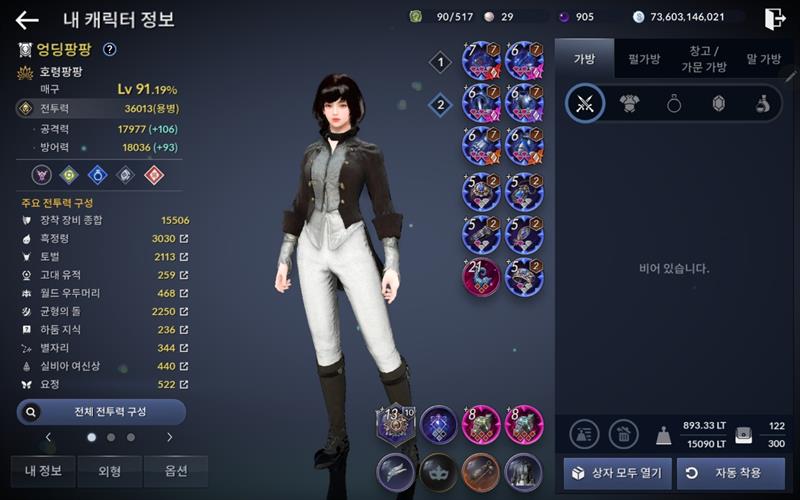
Task: Show the 가방 bag tab
Action: click(584, 59)
